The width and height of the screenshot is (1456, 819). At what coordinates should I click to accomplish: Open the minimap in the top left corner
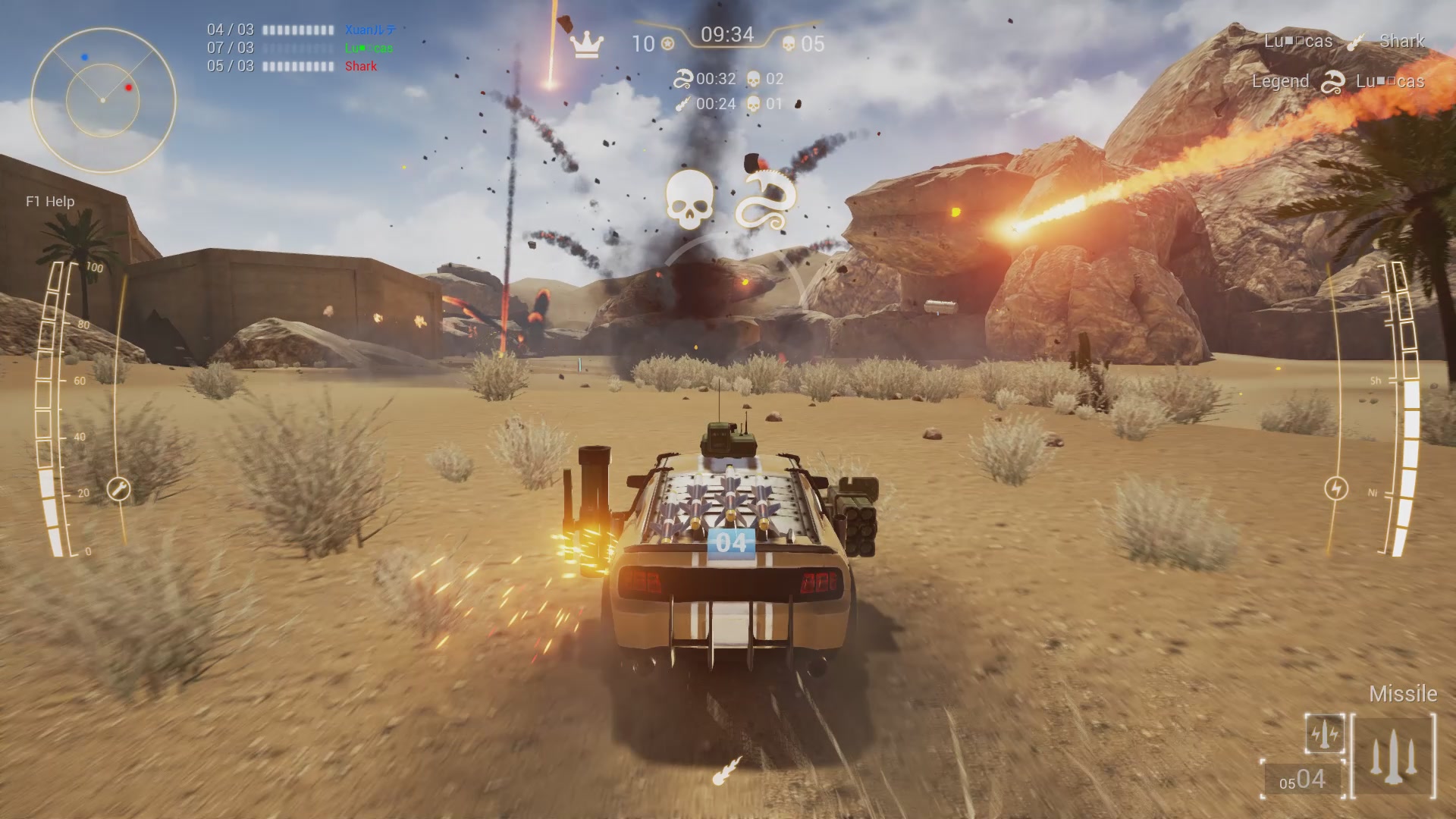tap(102, 99)
